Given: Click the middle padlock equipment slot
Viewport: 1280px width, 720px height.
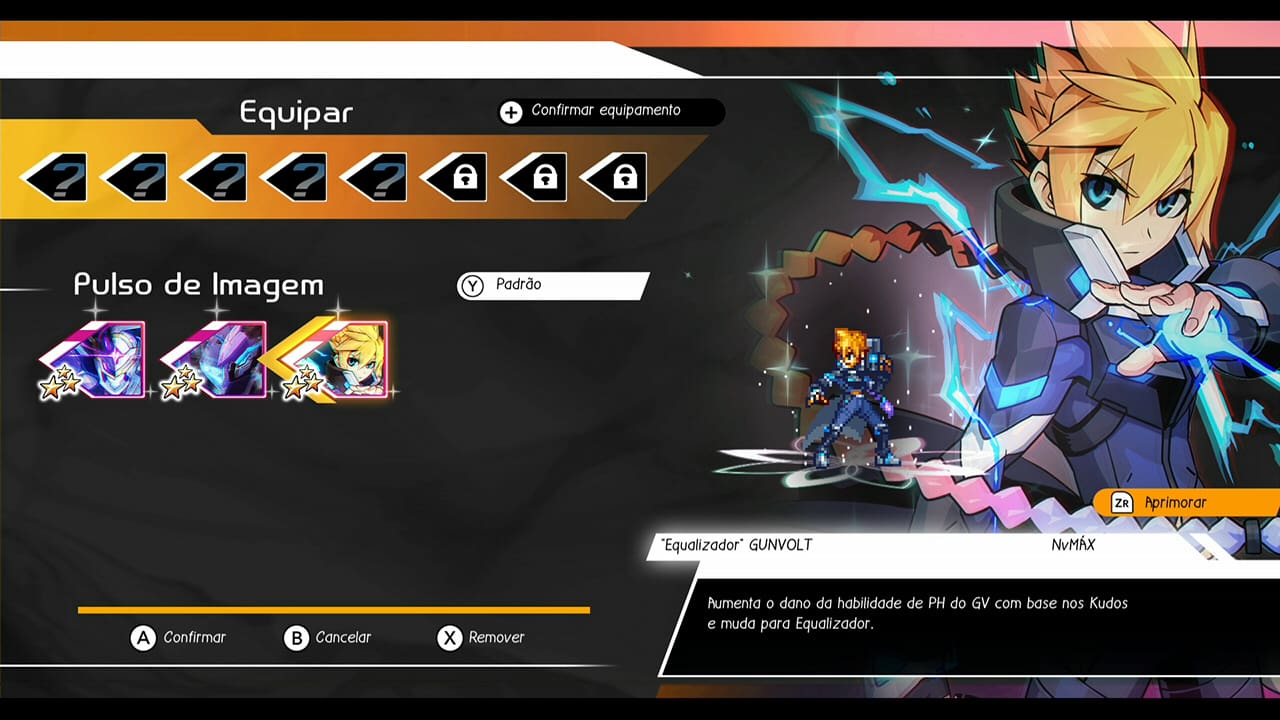Looking at the screenshot, I should click(535, 177).
